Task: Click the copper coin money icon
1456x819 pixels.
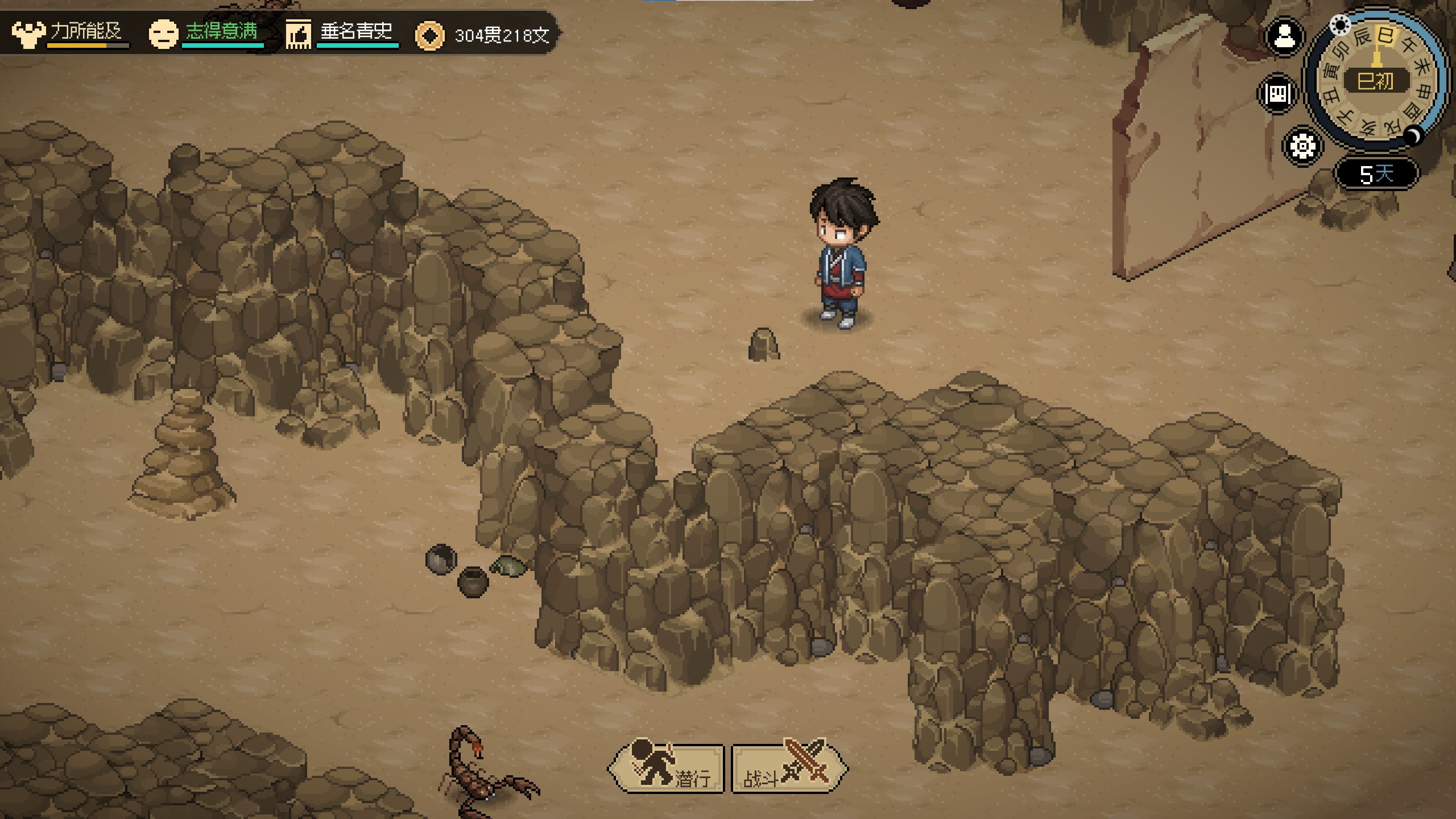Action: 429,36
